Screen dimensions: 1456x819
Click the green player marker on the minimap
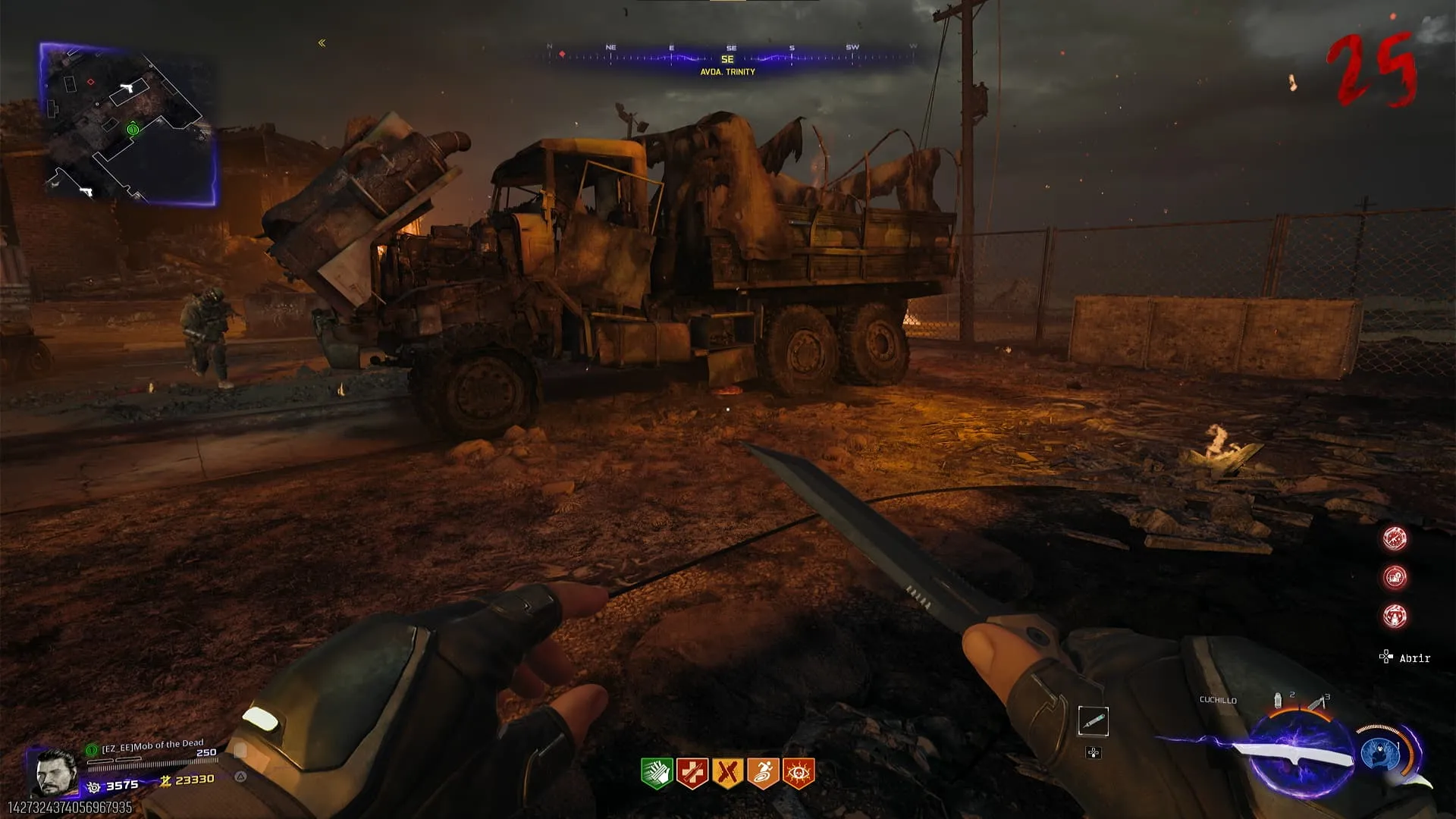pos(133,130)
